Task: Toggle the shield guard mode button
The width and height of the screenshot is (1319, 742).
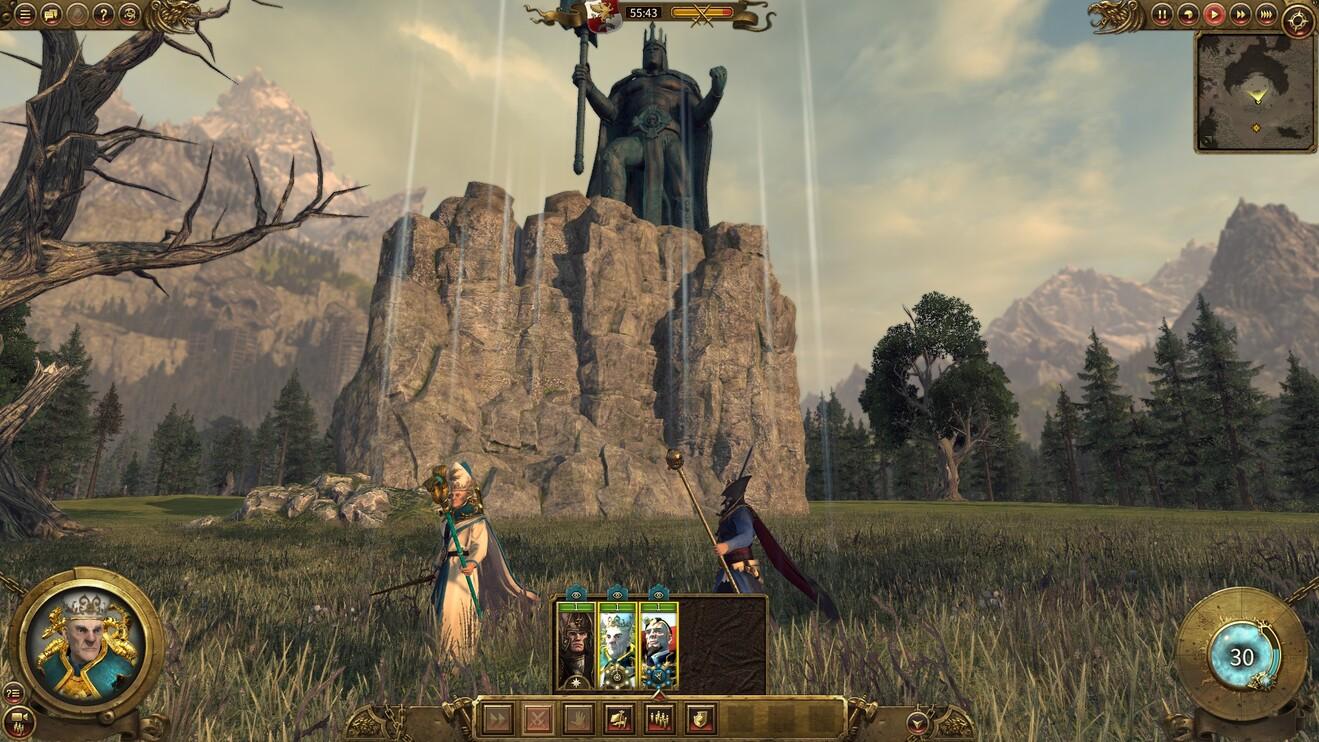Action: click(701, 718)
